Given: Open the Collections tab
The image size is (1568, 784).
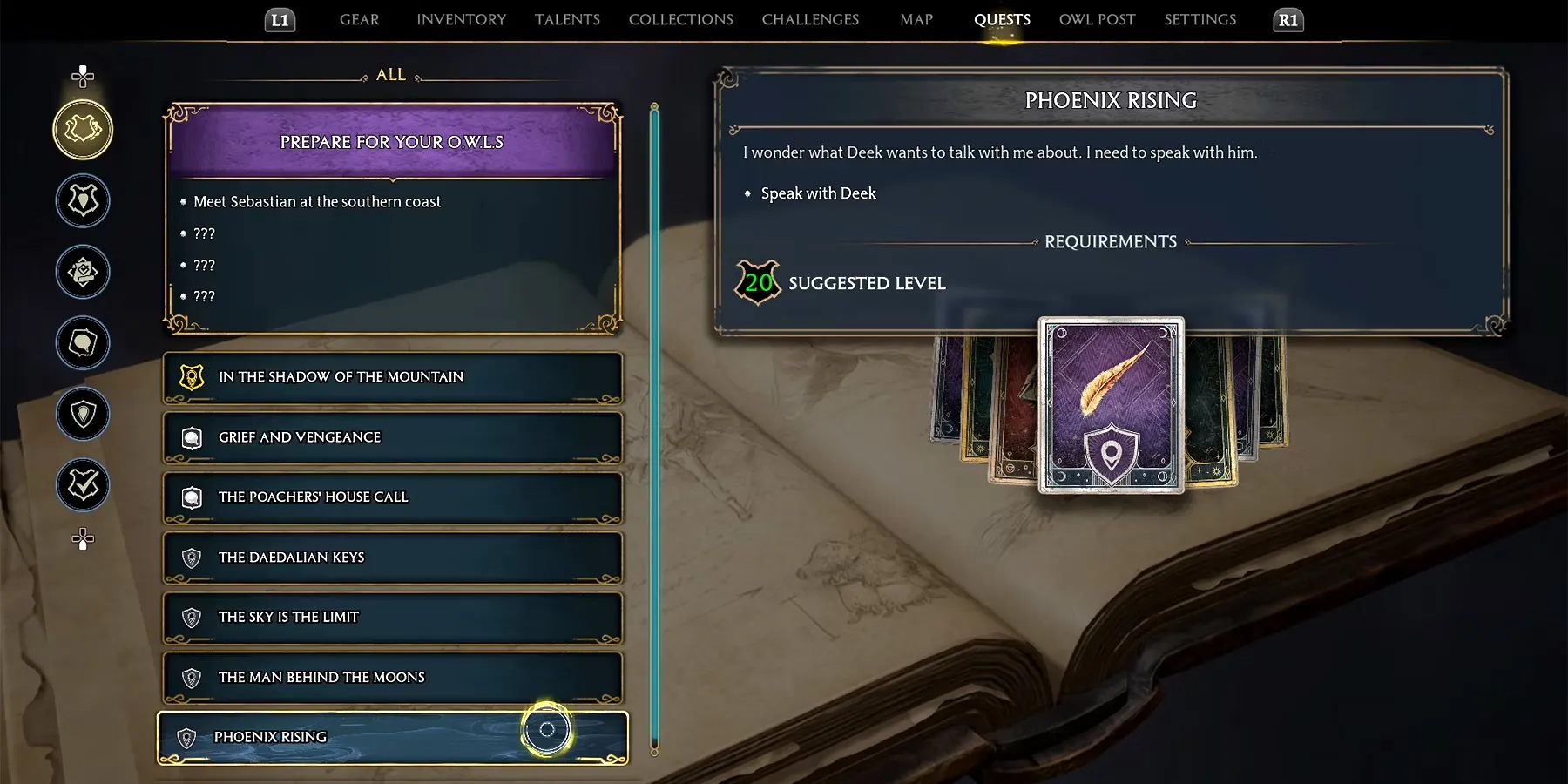Looking at the screenshot, I should click(680, 19).
